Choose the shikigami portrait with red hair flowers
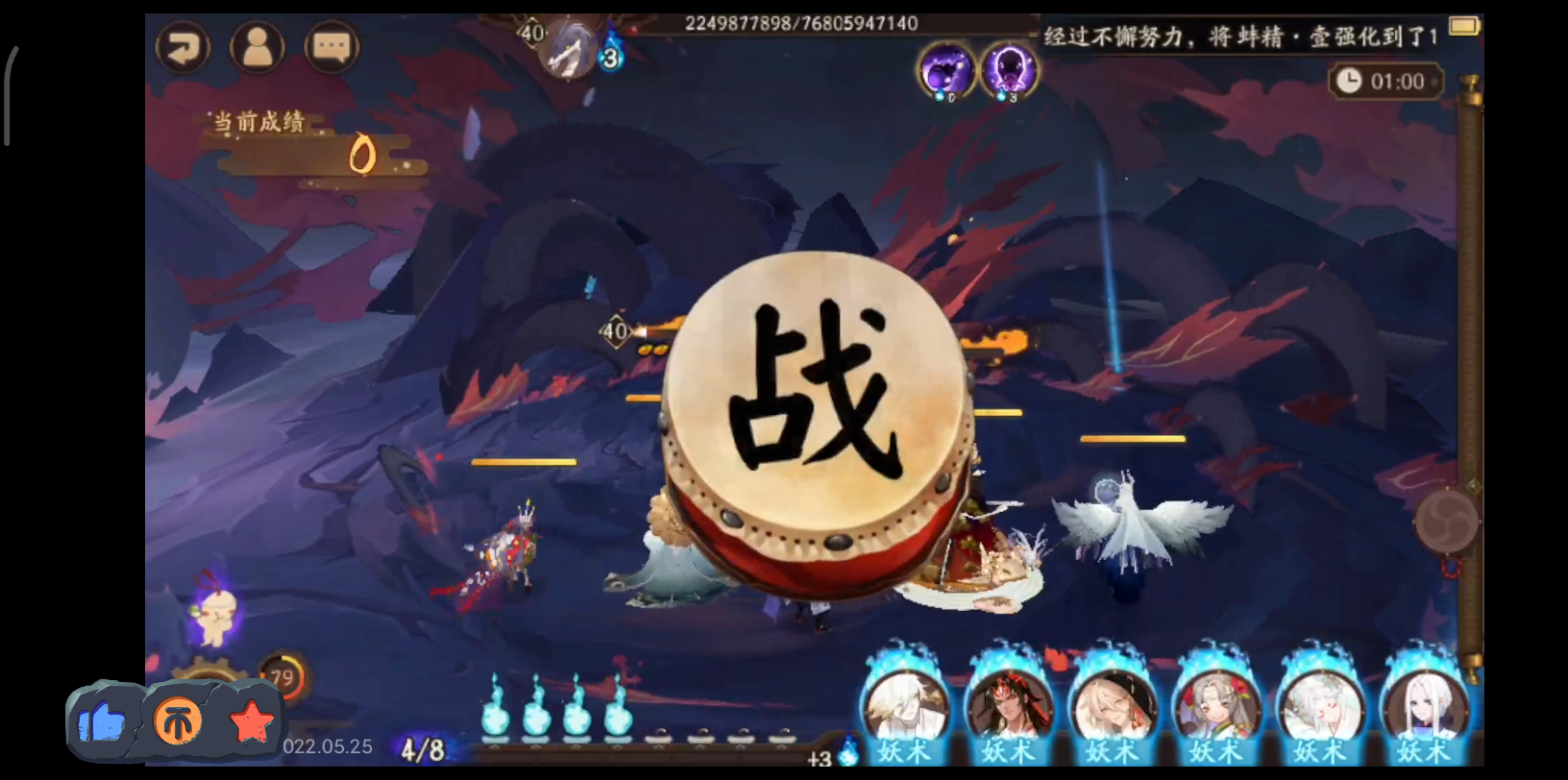Screen dimensions: 1568x780 click(1215, 706)
